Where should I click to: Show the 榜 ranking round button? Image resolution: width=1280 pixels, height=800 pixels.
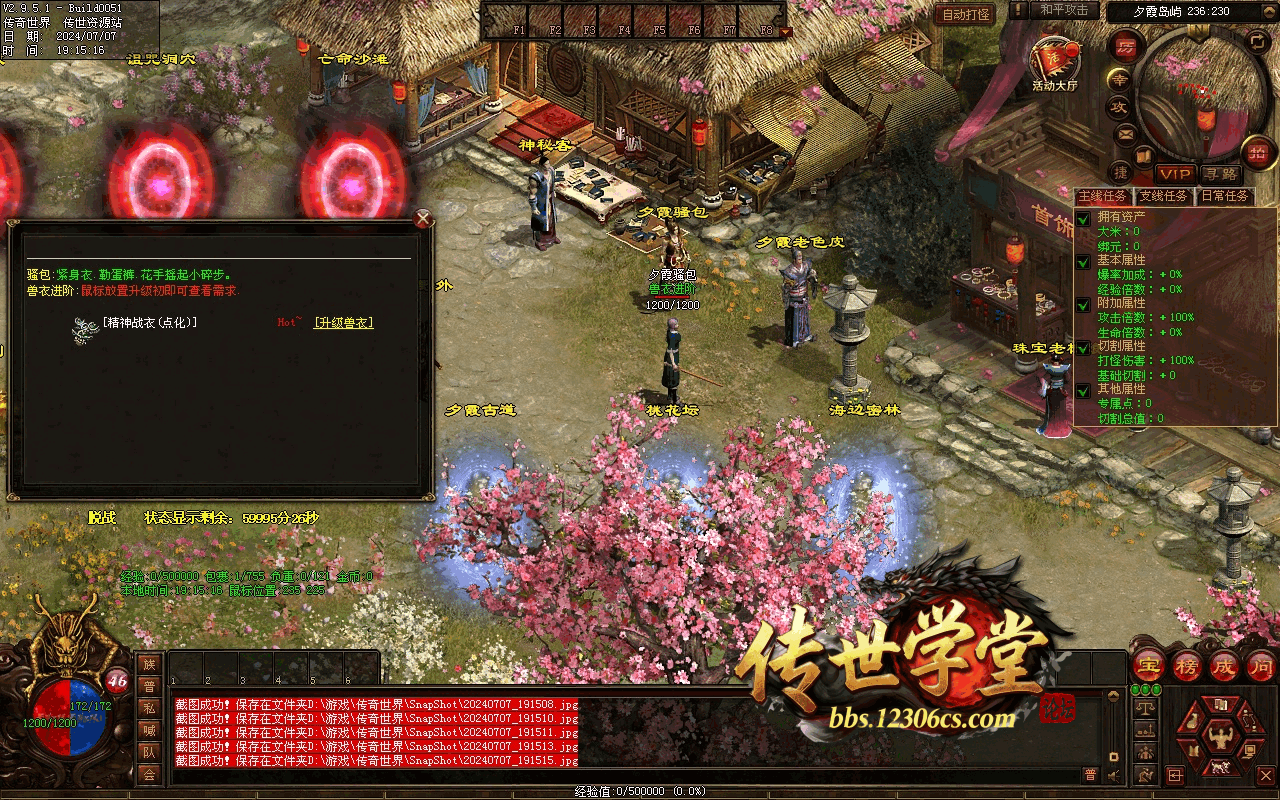pyautogui.click(x=1186, y=665)
